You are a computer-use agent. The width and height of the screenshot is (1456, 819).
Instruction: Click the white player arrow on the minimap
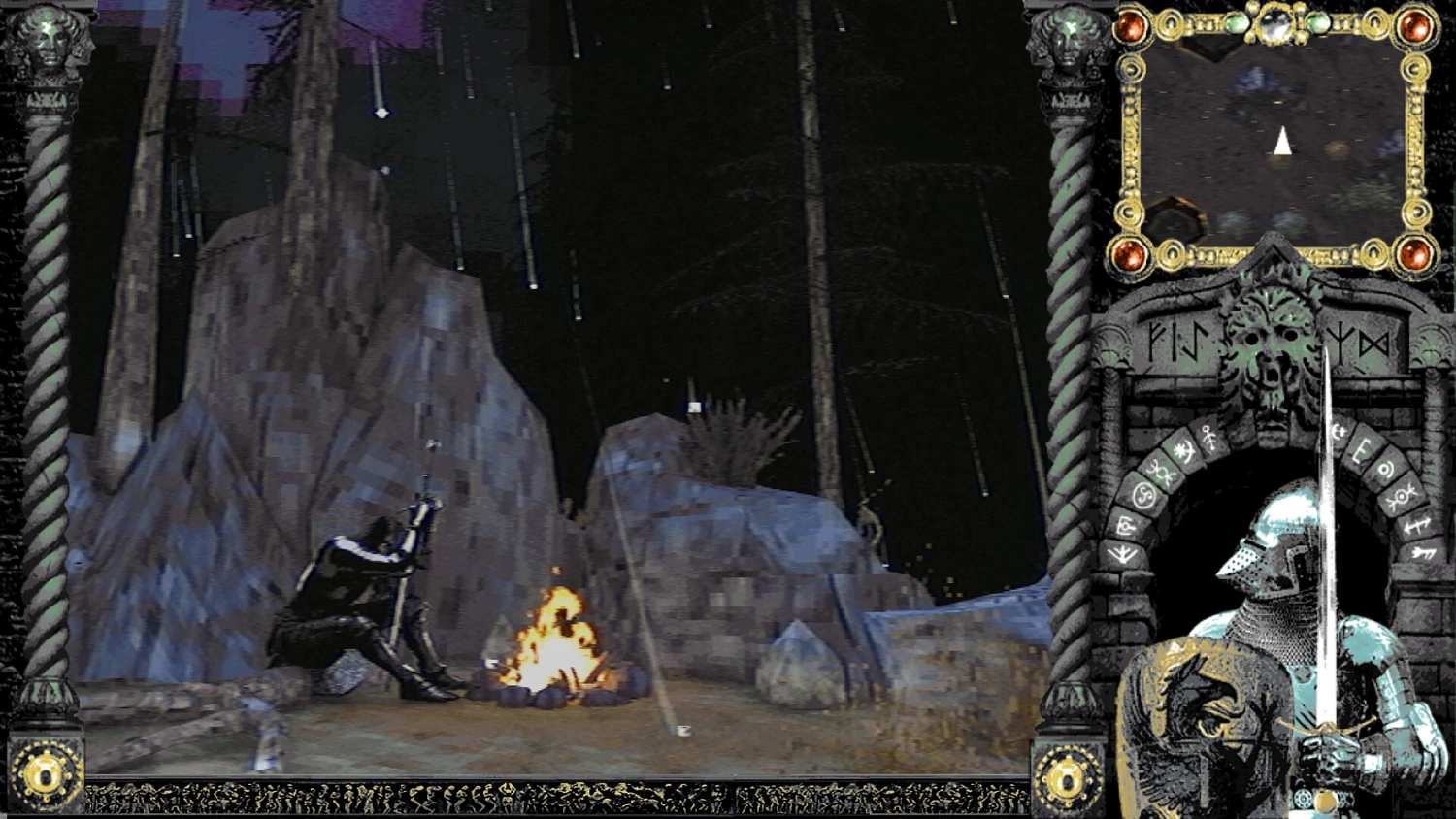(x=1281, y=140)
